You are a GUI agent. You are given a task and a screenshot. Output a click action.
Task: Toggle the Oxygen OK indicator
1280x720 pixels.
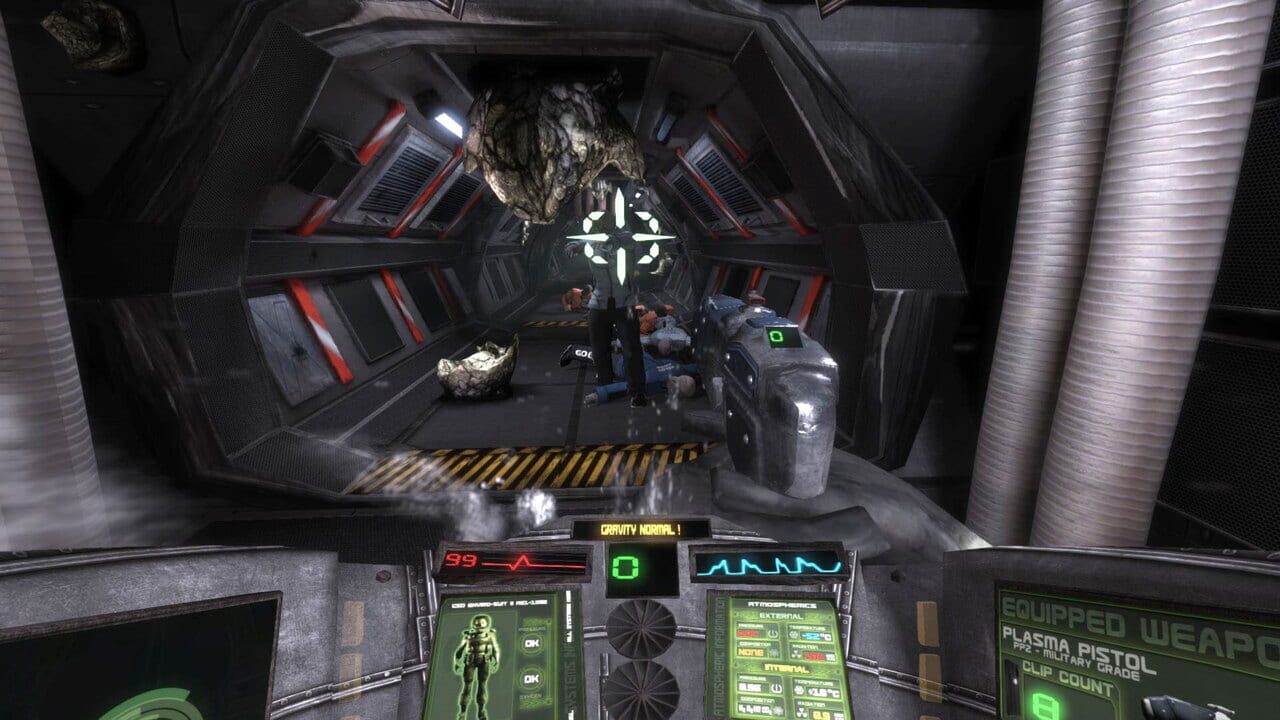(x=532, y=678)
